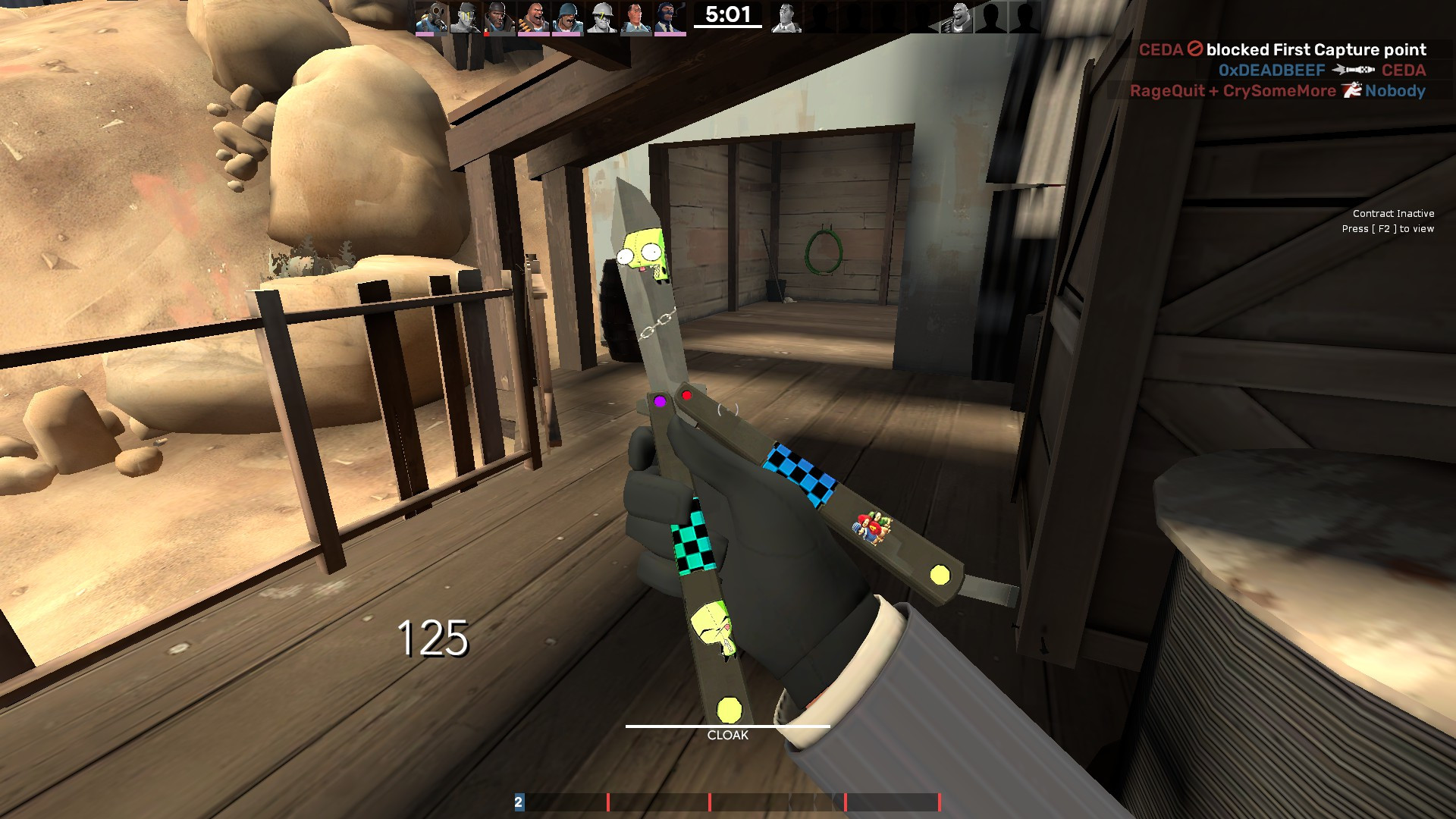Click the Medic portrait next to the Spy
Viewport: 1456px width, 819px height.
(635, 17)
